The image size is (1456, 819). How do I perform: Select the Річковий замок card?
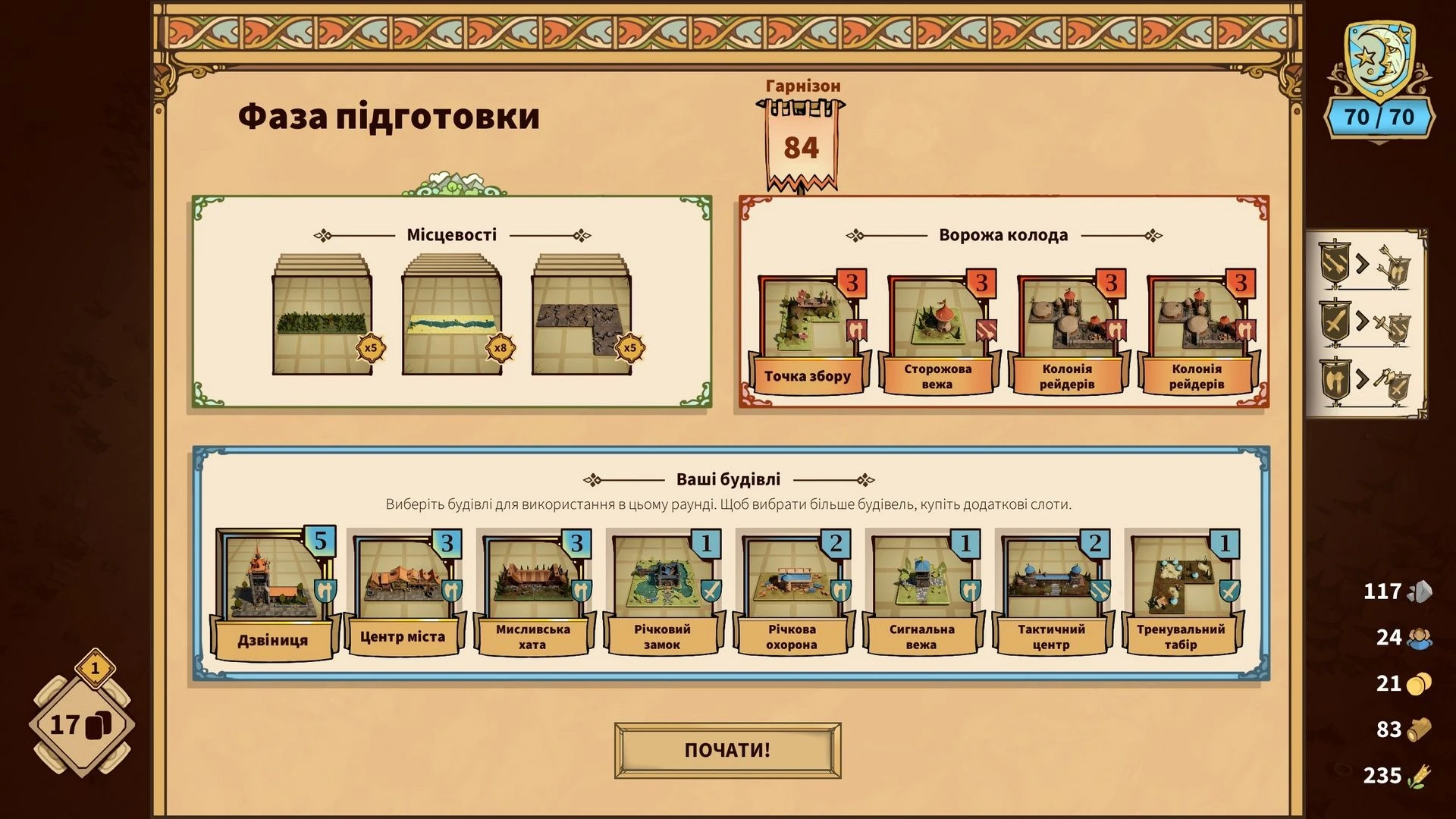(662, 593)
